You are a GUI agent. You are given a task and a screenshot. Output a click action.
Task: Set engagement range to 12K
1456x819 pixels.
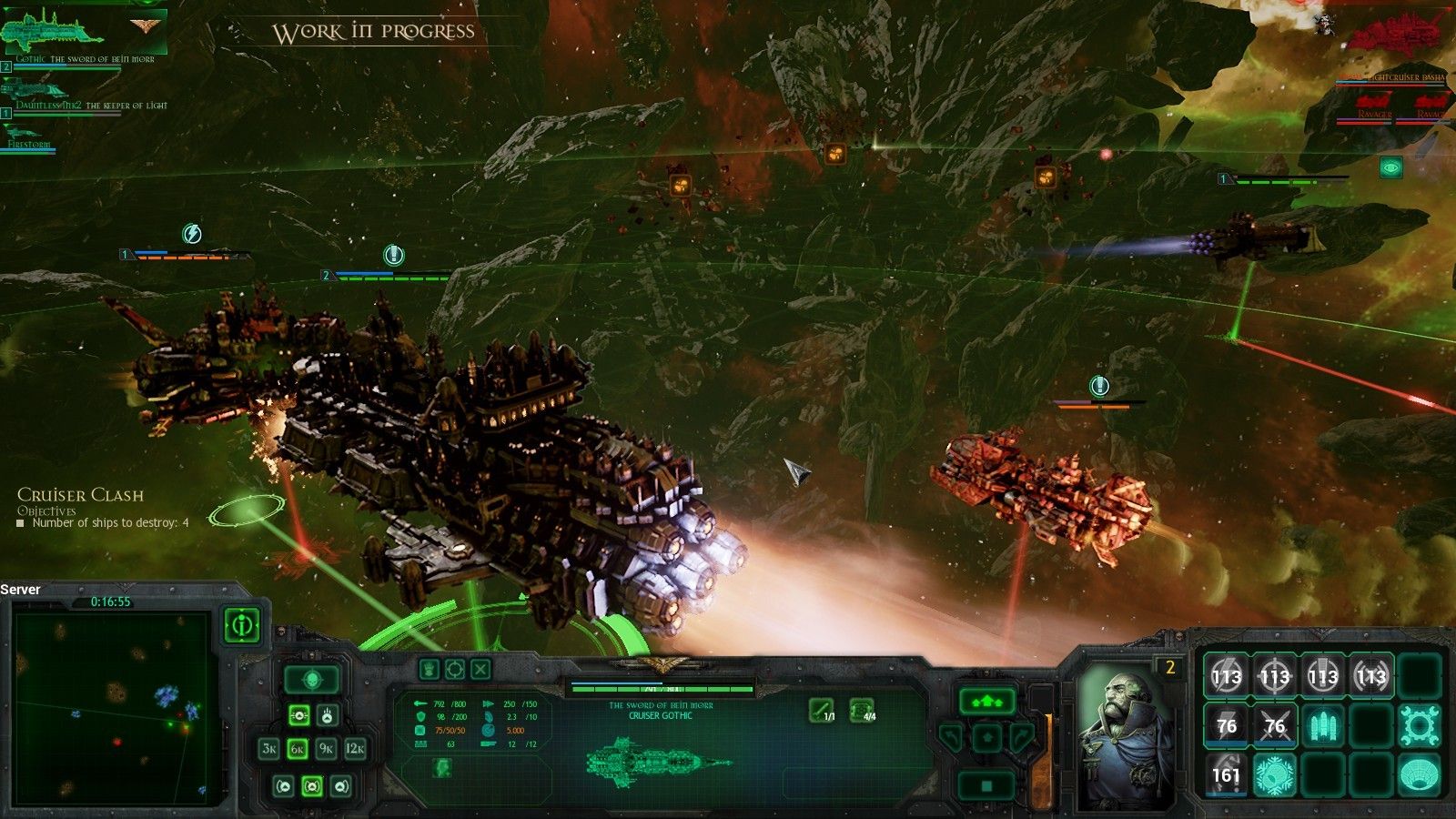click(x=355, y=749)
